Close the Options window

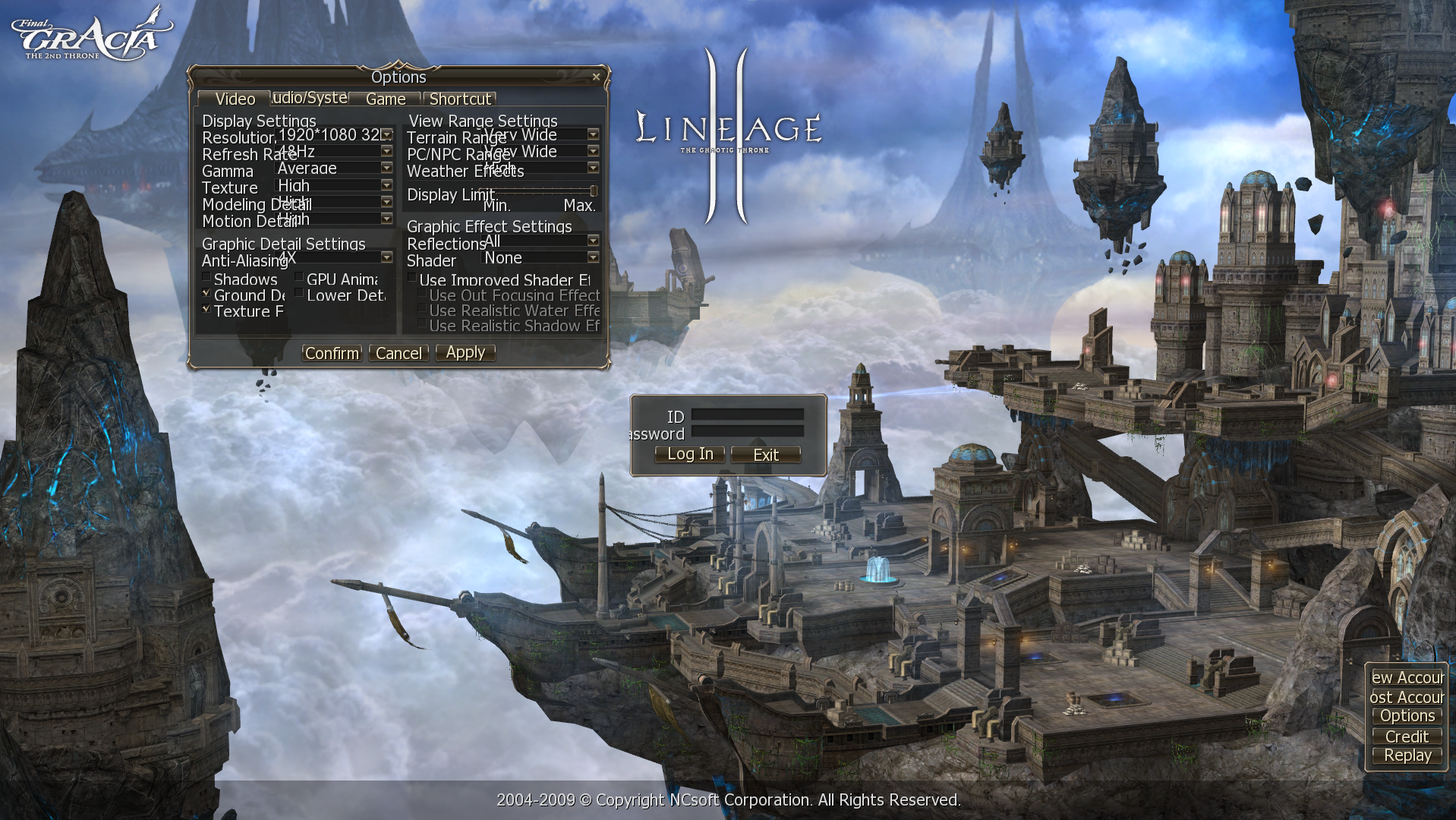596,77
